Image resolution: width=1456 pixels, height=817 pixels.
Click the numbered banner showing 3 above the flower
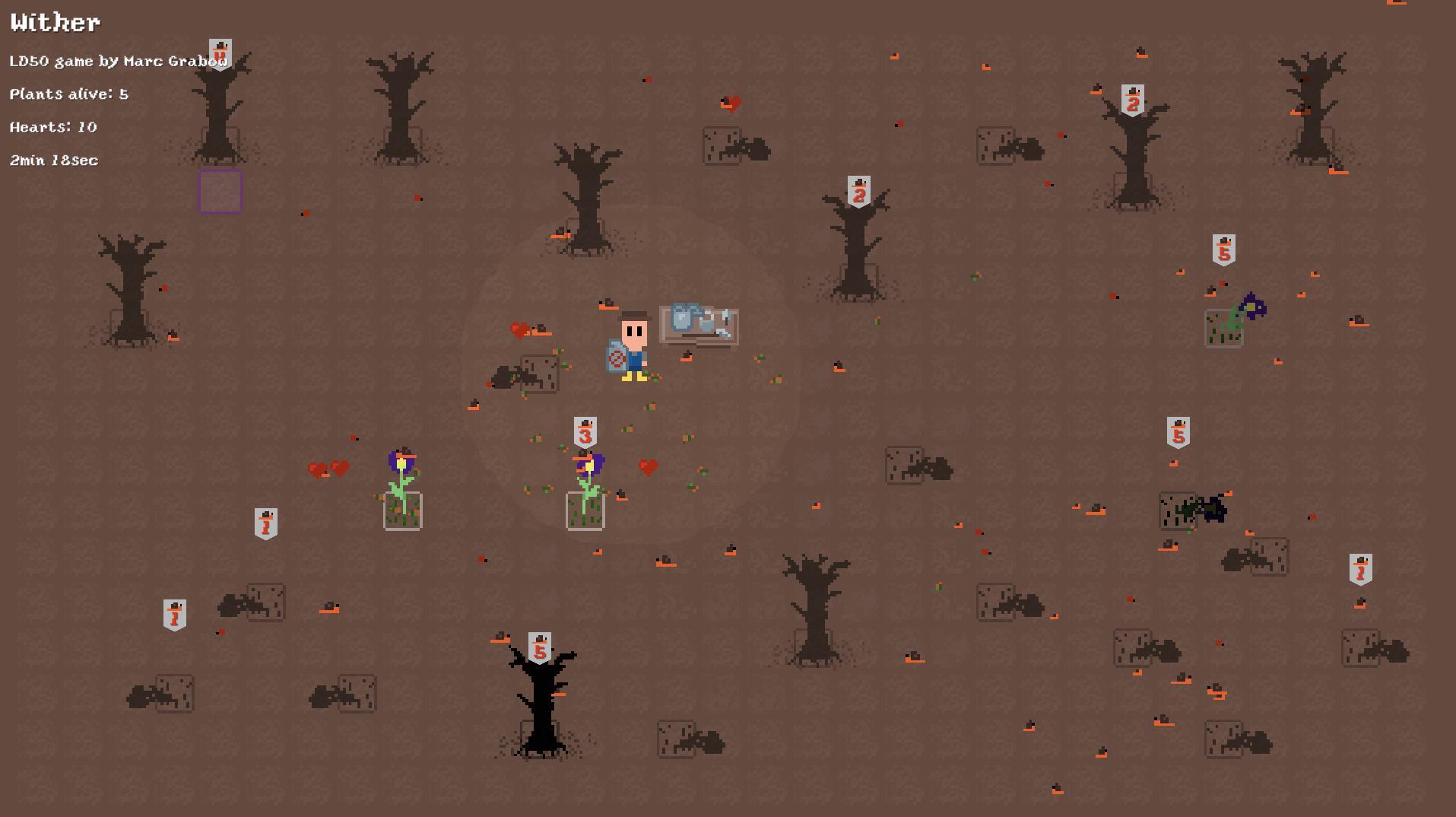click(x=585, y=432)
